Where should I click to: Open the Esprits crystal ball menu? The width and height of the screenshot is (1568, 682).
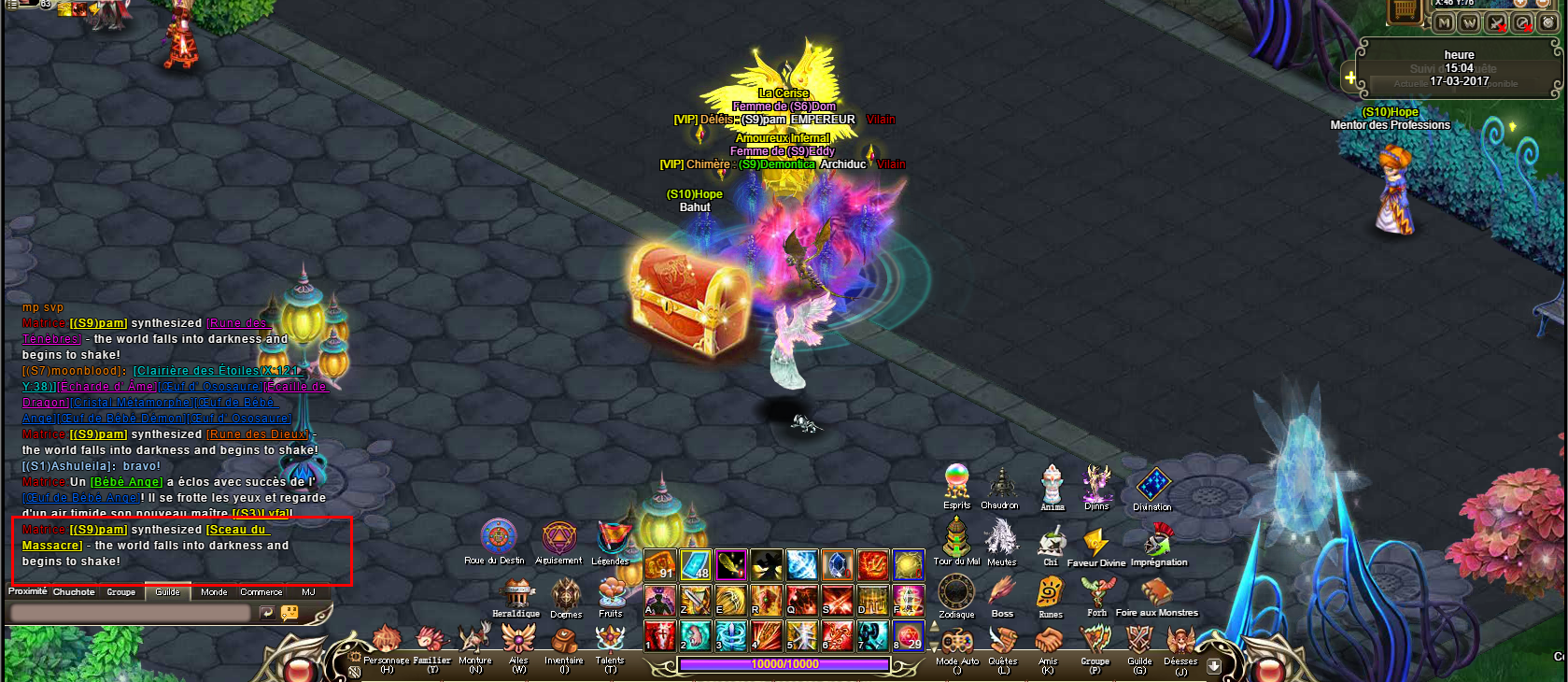click(957, 483)
